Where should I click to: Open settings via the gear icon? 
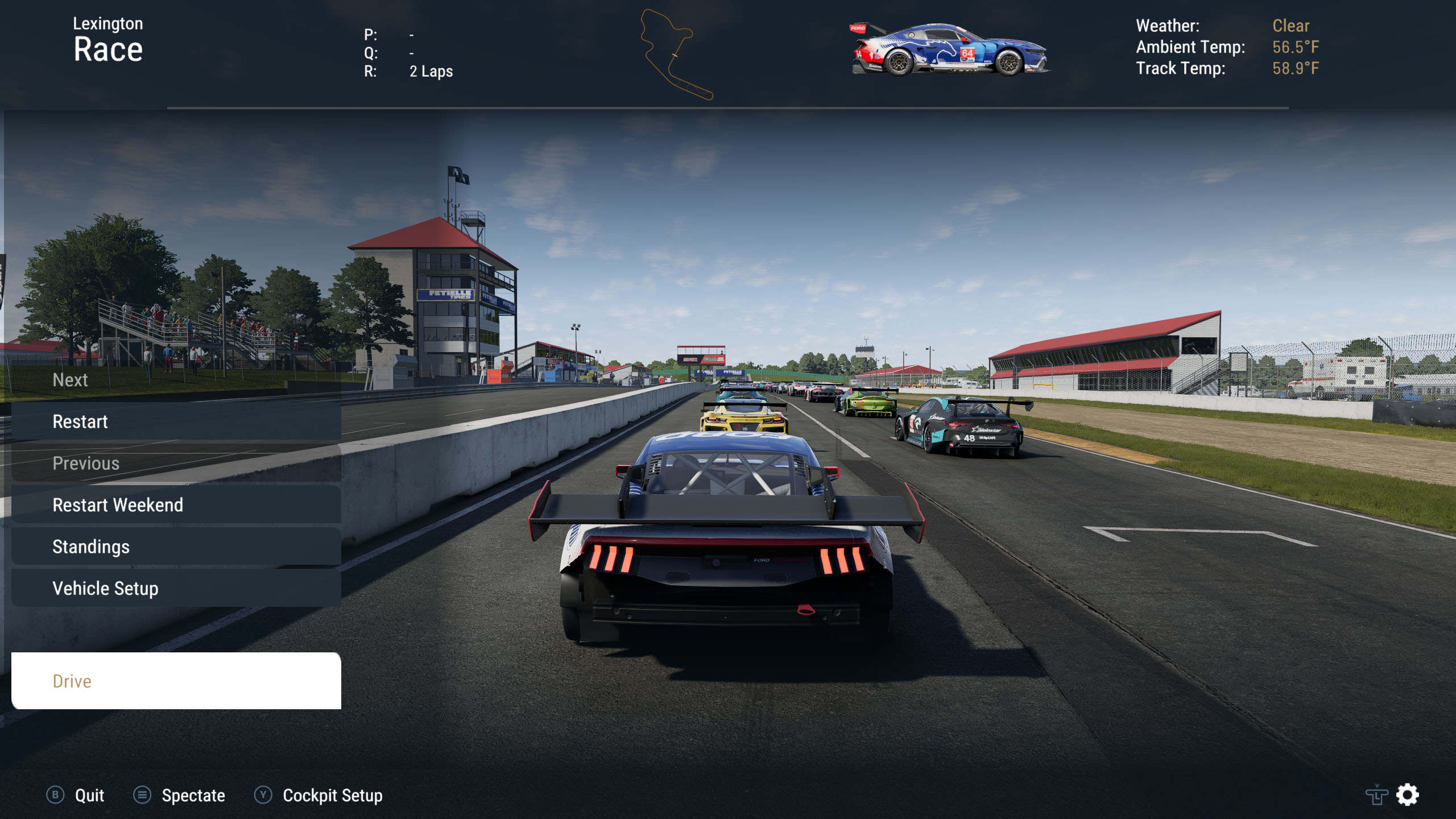pos(1408,795)
